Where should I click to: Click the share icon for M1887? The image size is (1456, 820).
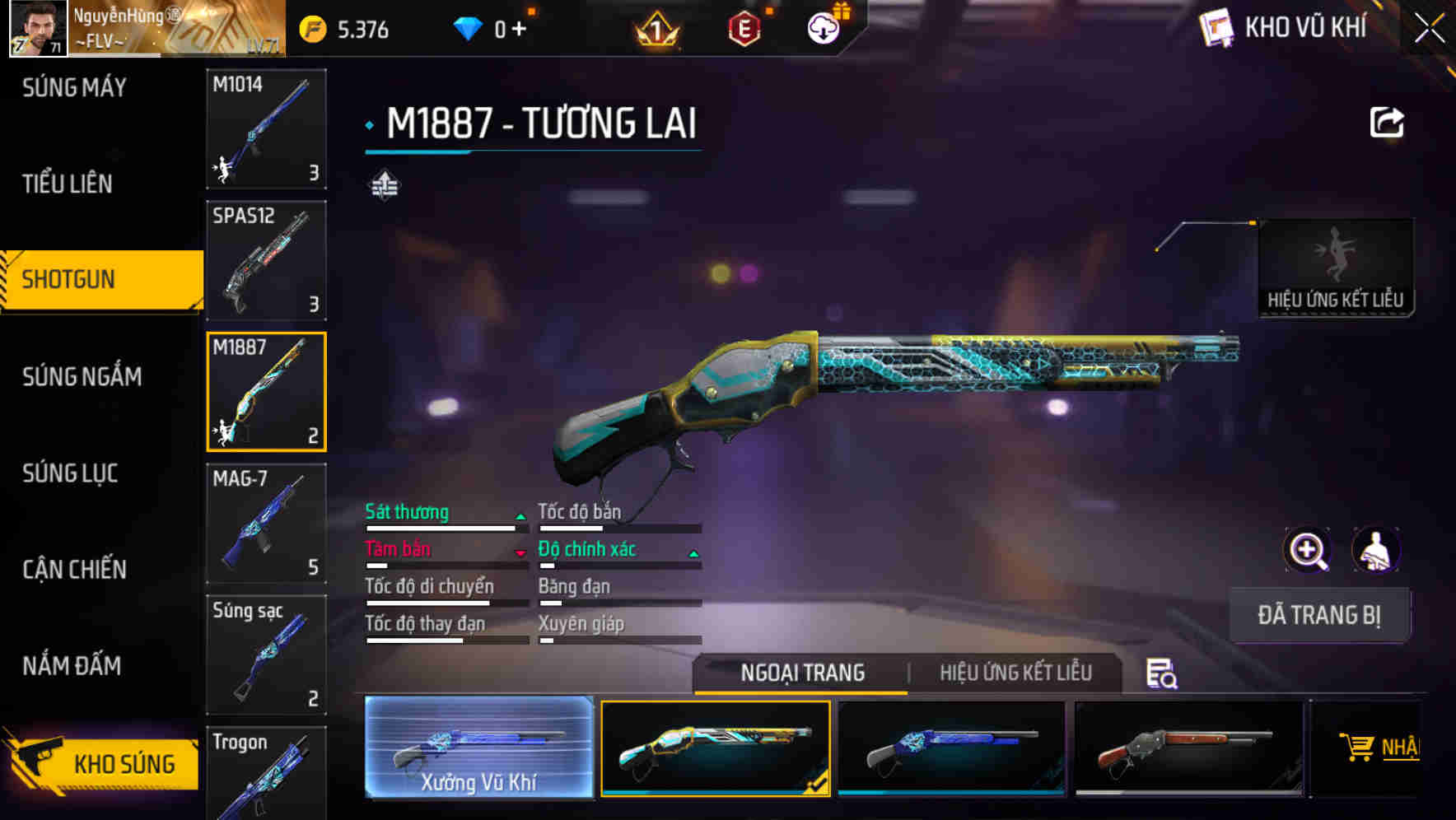pos(1388,121)
